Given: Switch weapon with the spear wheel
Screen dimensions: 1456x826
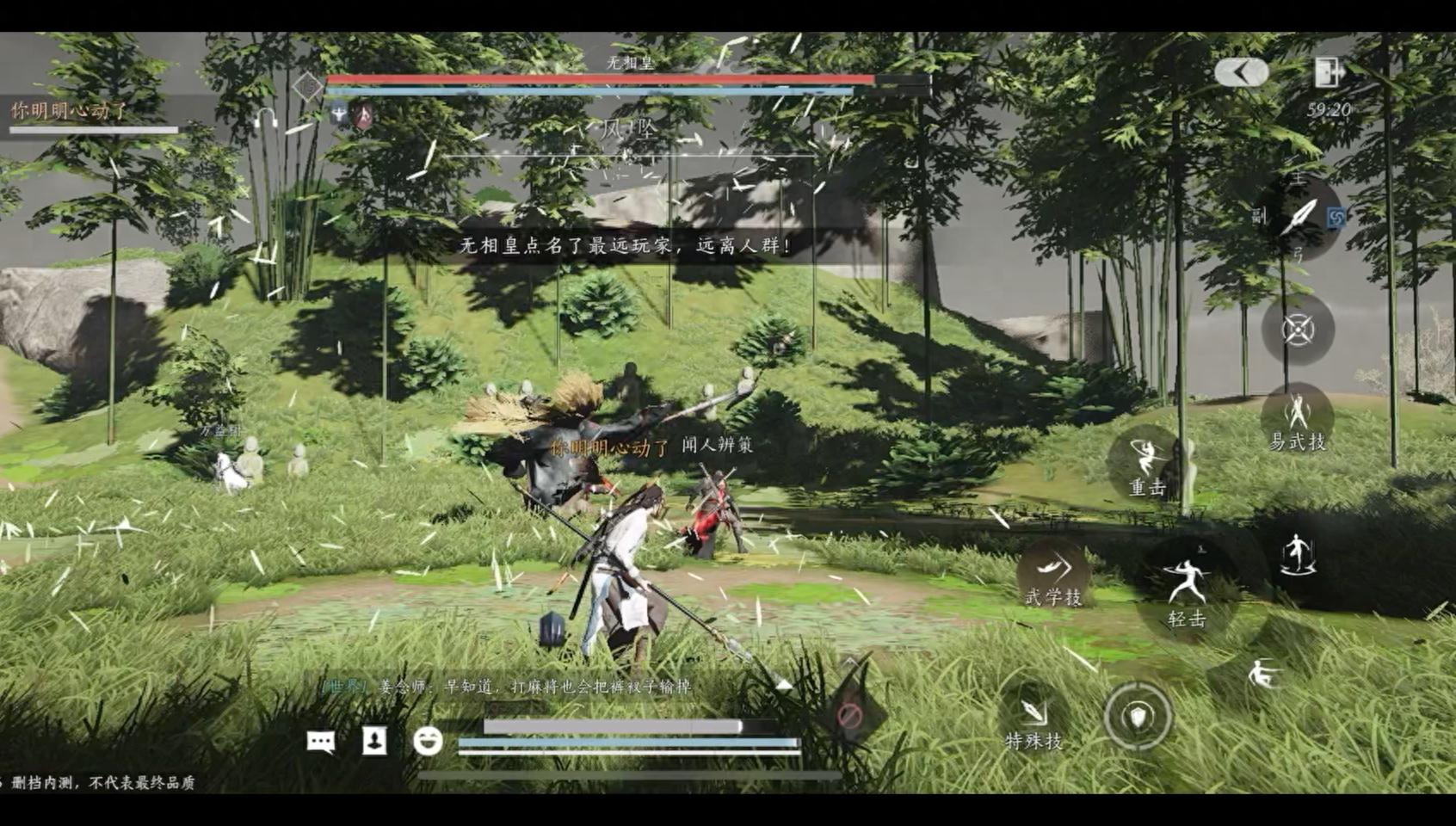Looking at the screenshot, I should coord(1299,216).
